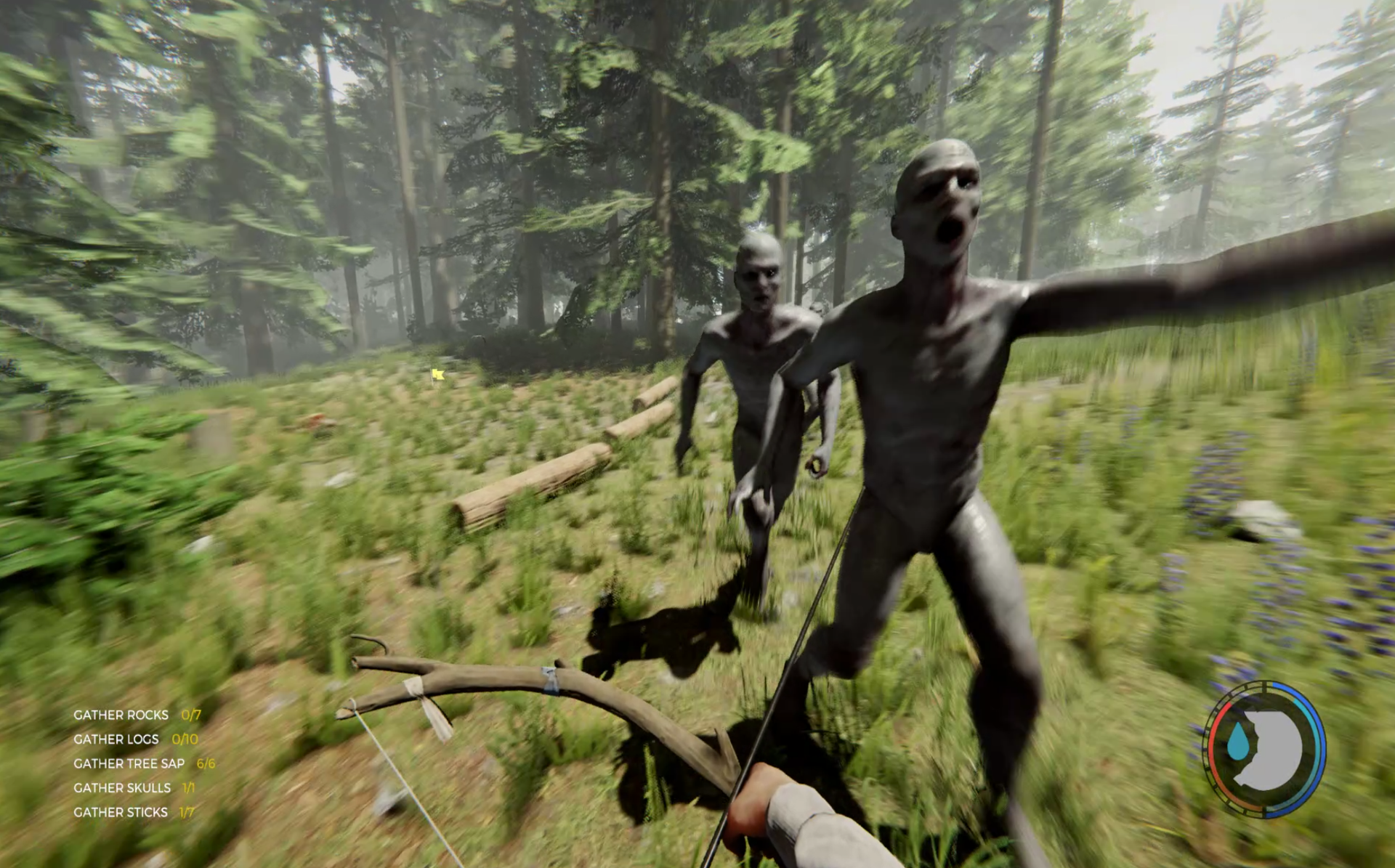Choose the Gather Tree Sap objective
The image size is (1395, 868).
tap(129, 763)
